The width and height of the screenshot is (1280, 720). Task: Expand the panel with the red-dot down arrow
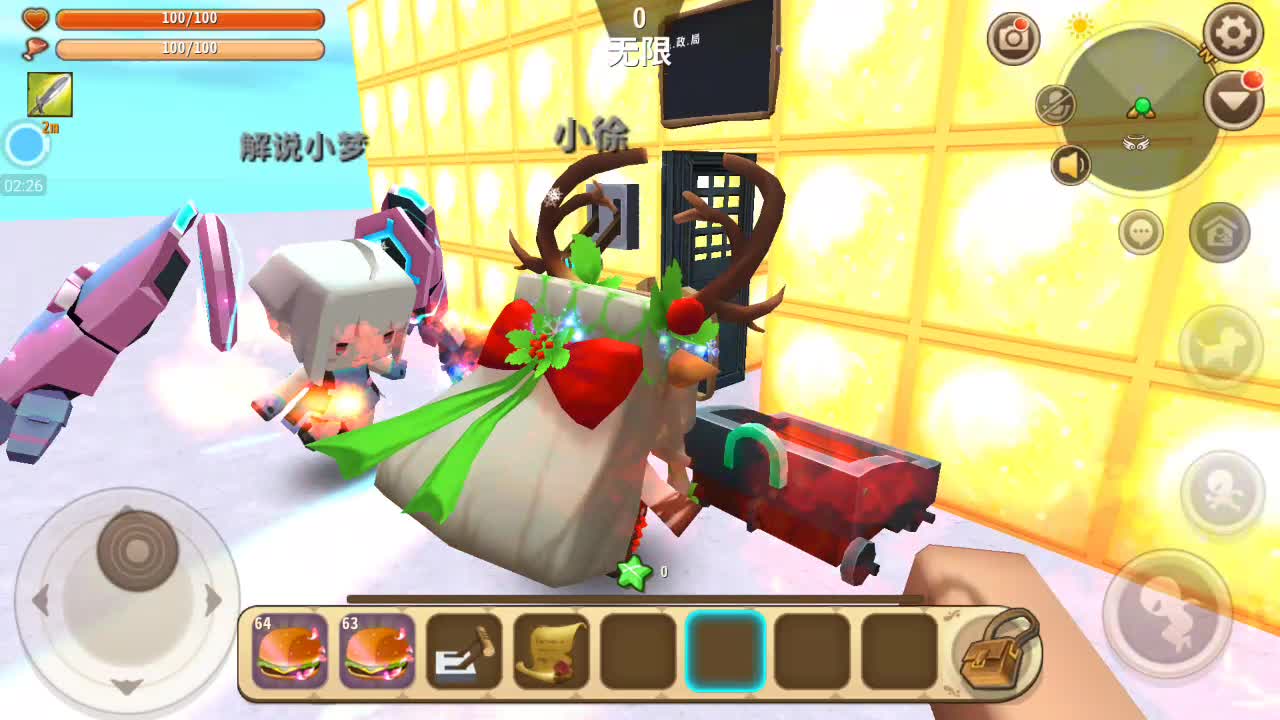(x=1233, y=100)
